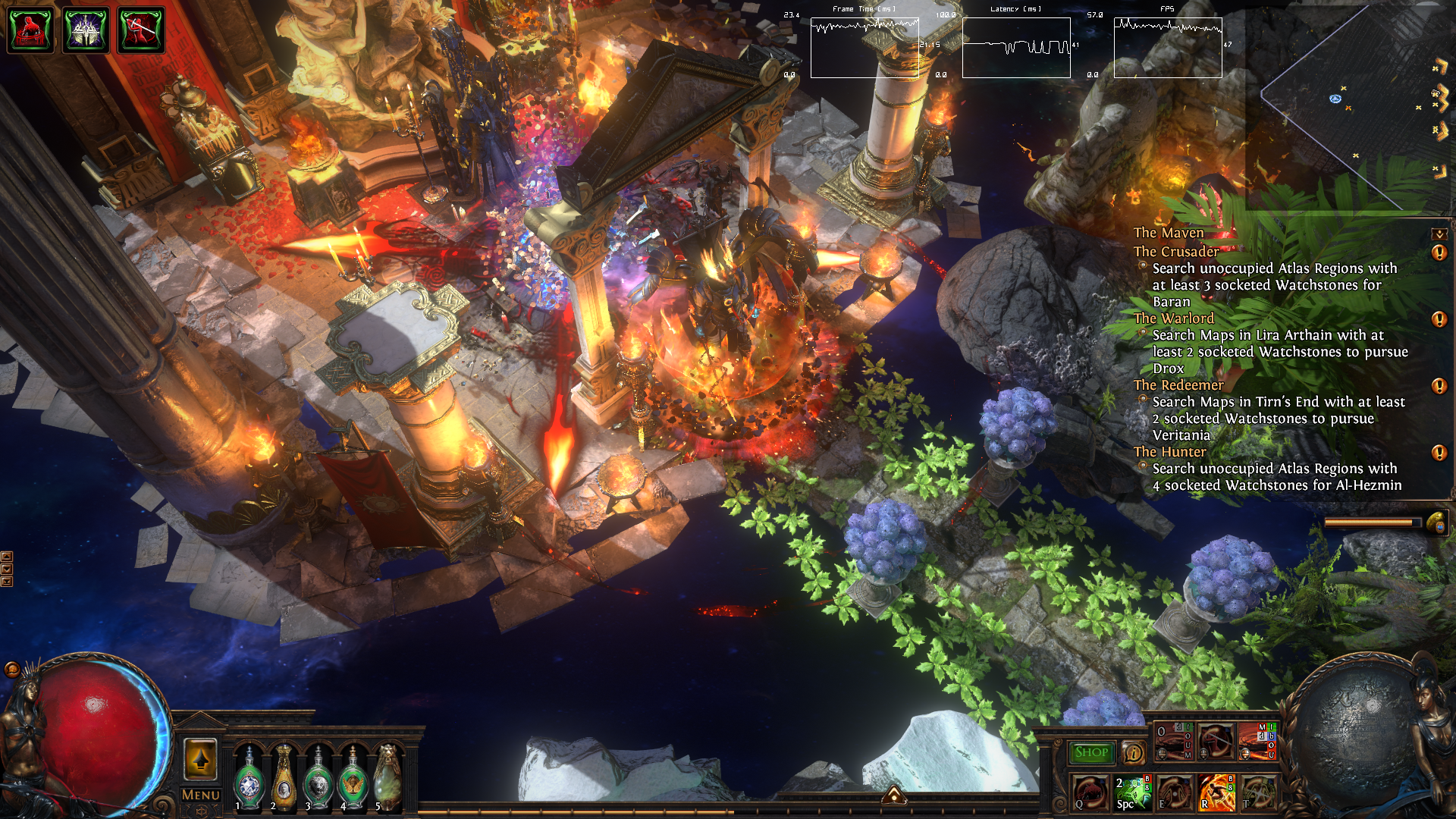This screenshot has height=819, width=1456.
Task: Open the green Shop button
Action: [x=1091, y=752]
